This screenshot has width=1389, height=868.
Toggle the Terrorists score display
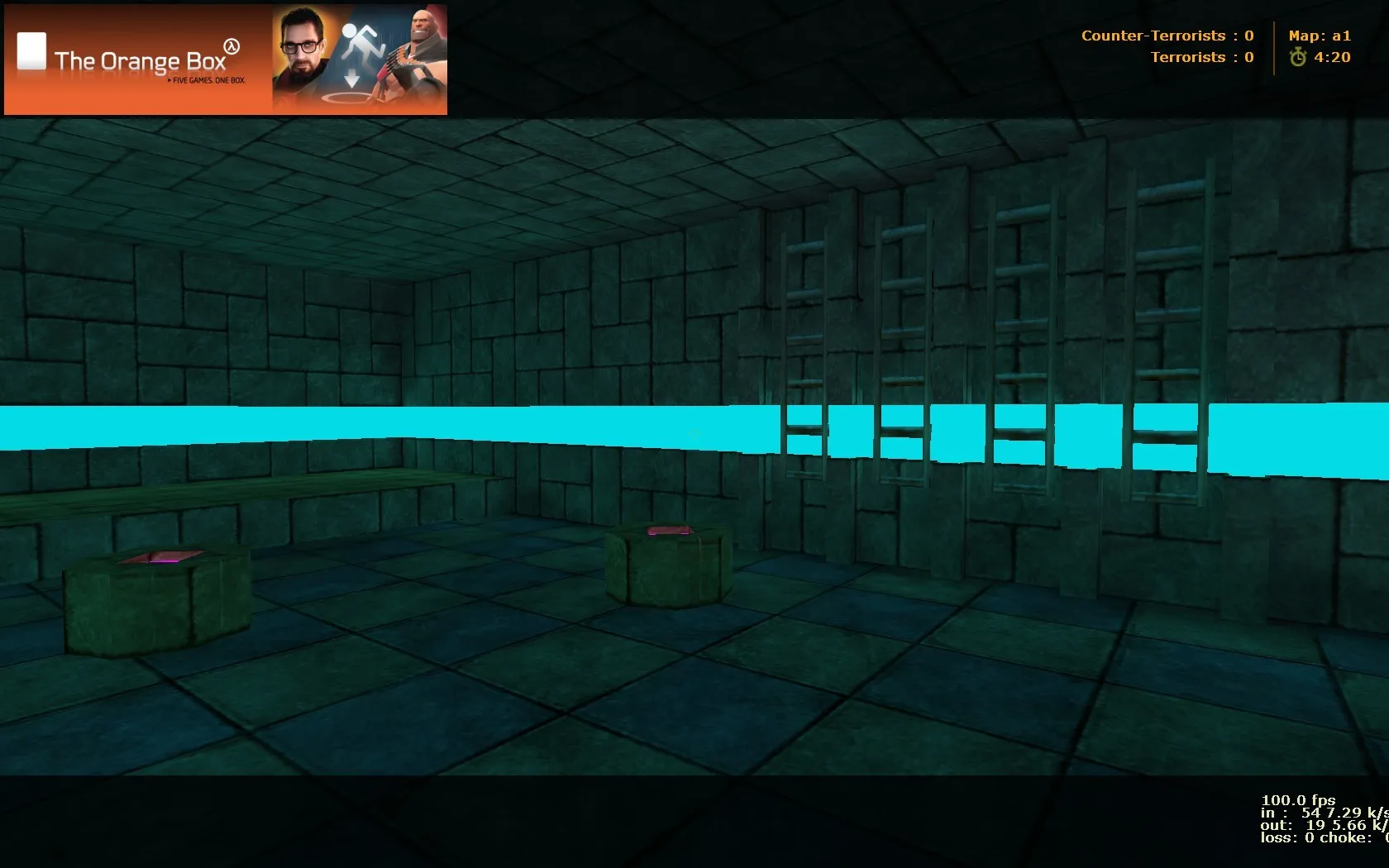(x=1200, y=57)
